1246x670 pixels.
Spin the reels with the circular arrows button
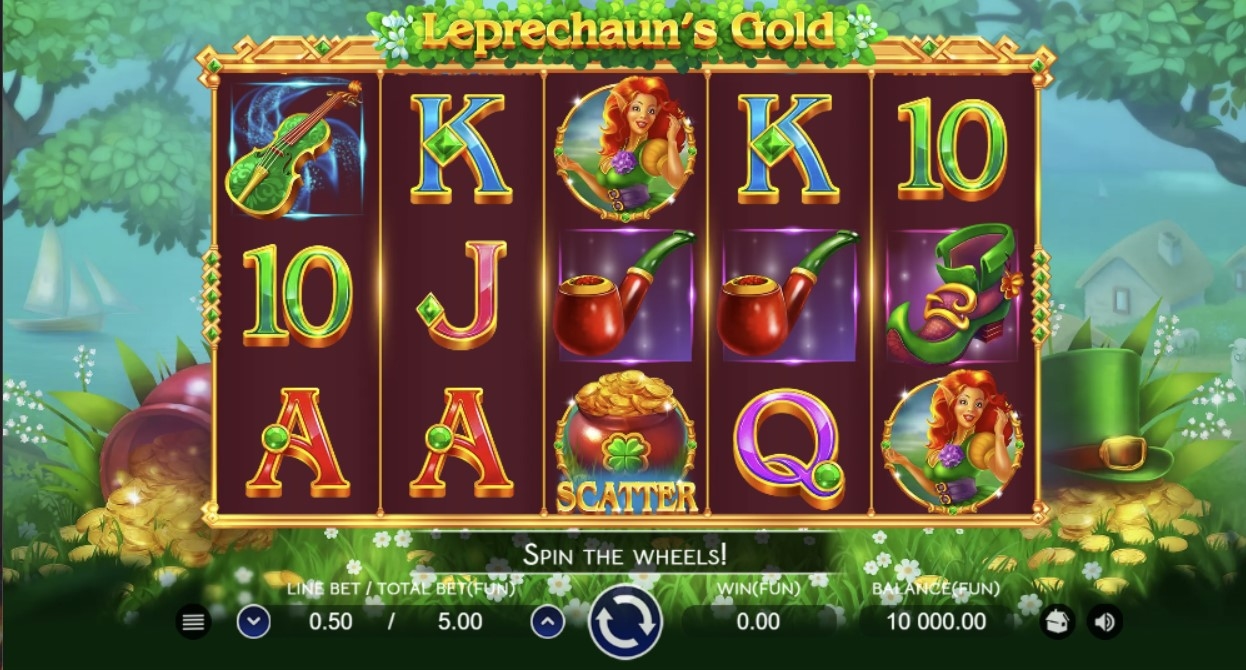tap(625, 622)
